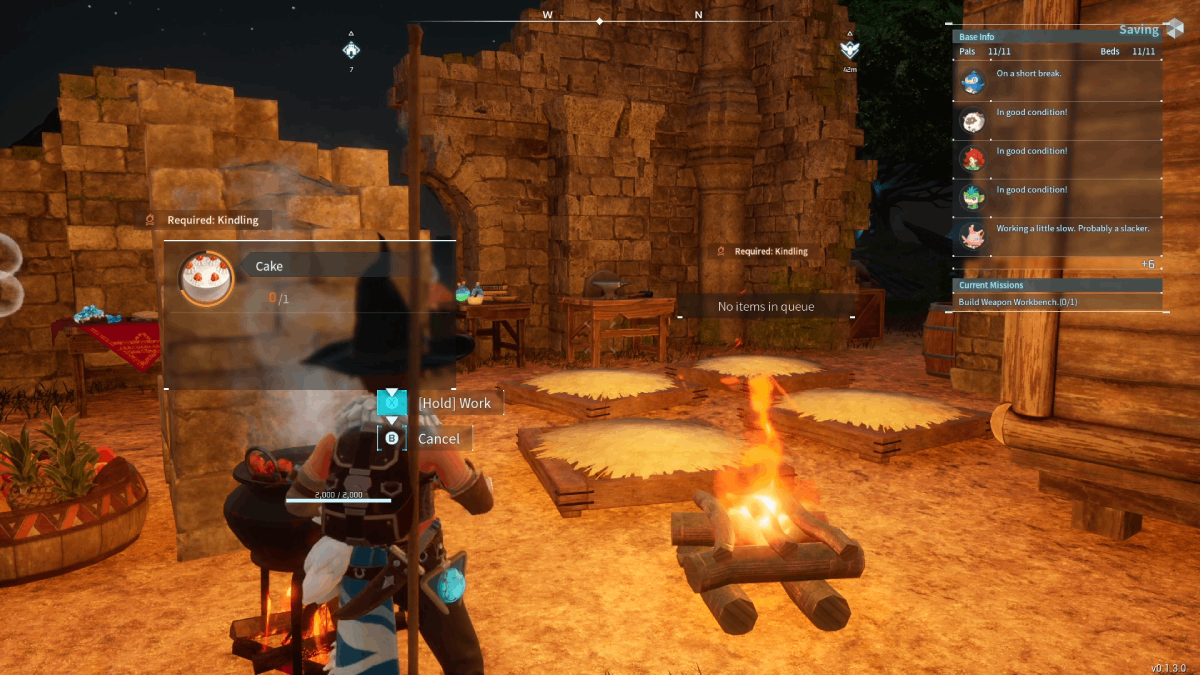1200x675 pixels.
Task: Select the Cake item in the cooking queue
Action: [207, 277]
